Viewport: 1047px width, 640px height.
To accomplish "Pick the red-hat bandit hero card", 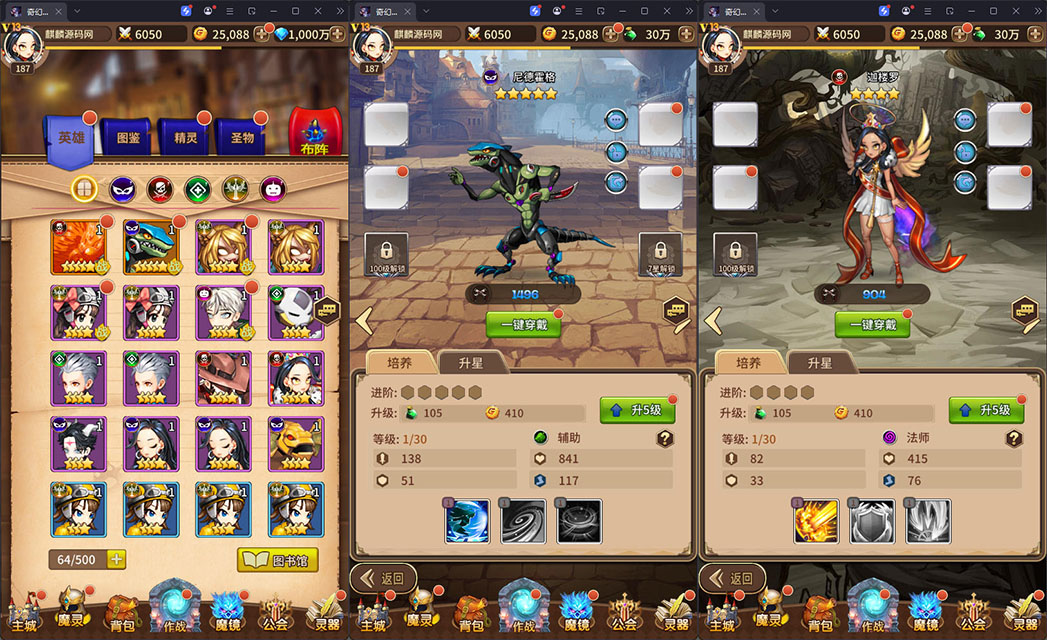I will pyautogui.click(x=224, y=378).
